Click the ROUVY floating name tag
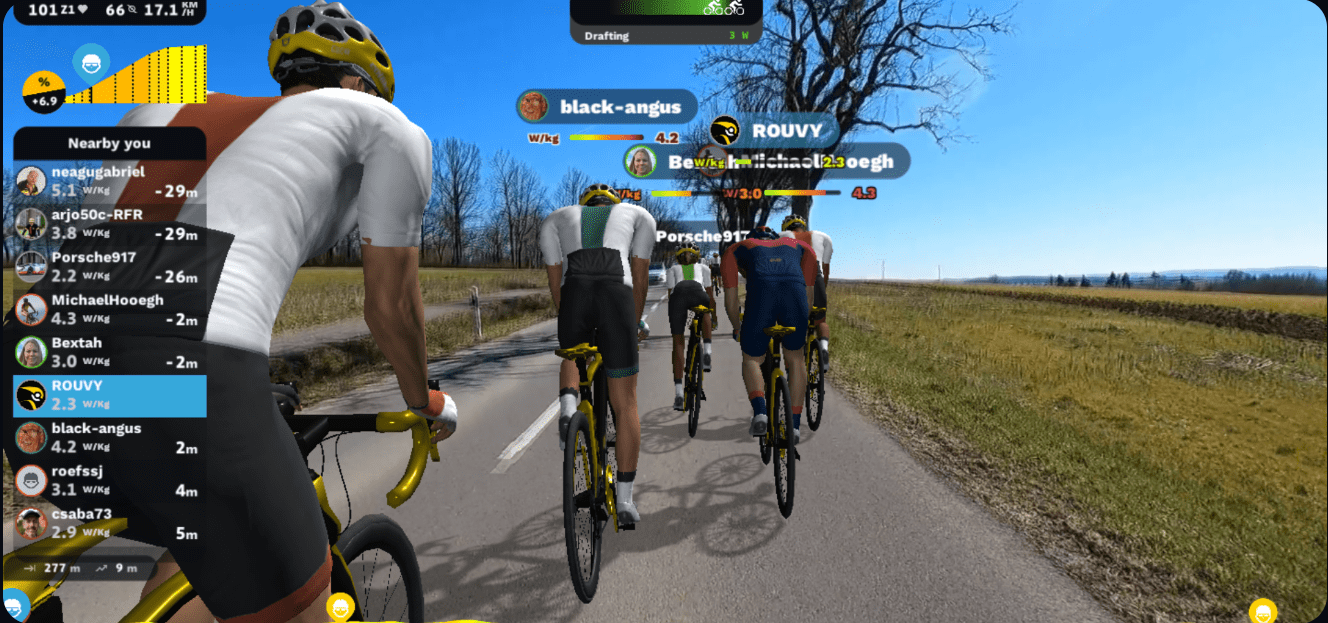 [773, 131]
